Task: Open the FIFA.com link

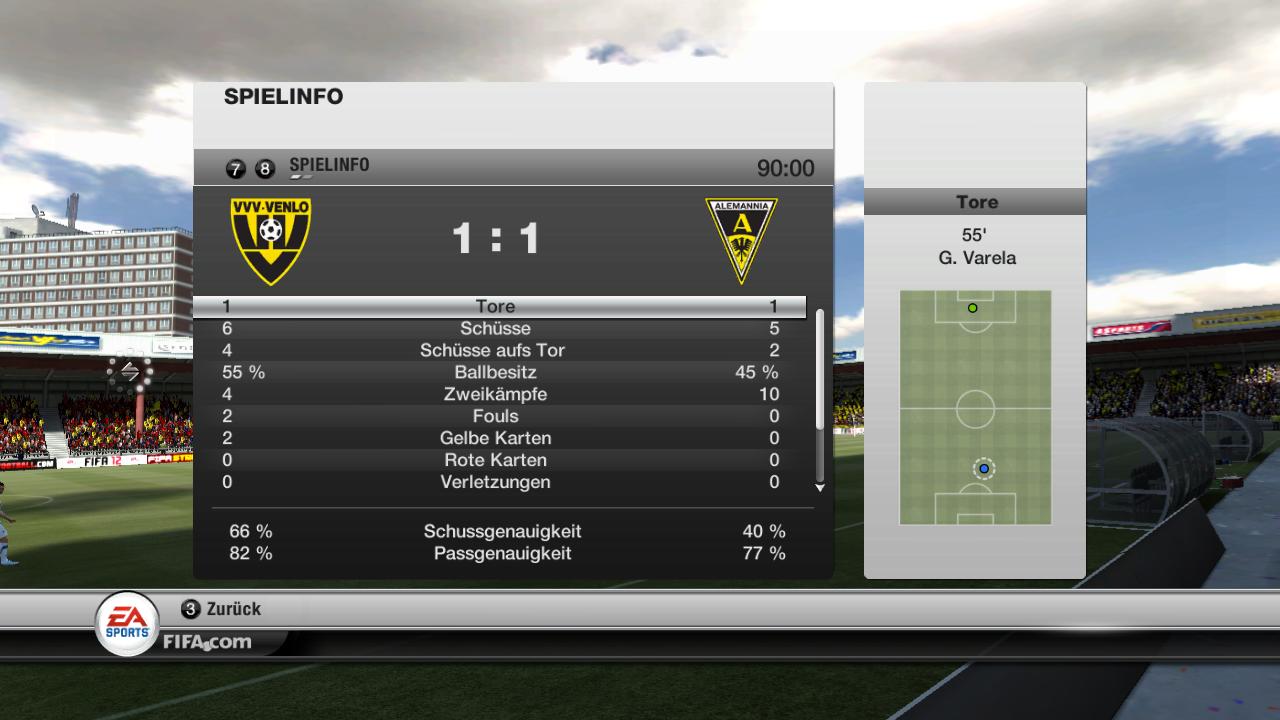Action: click(x=207, y=642)
